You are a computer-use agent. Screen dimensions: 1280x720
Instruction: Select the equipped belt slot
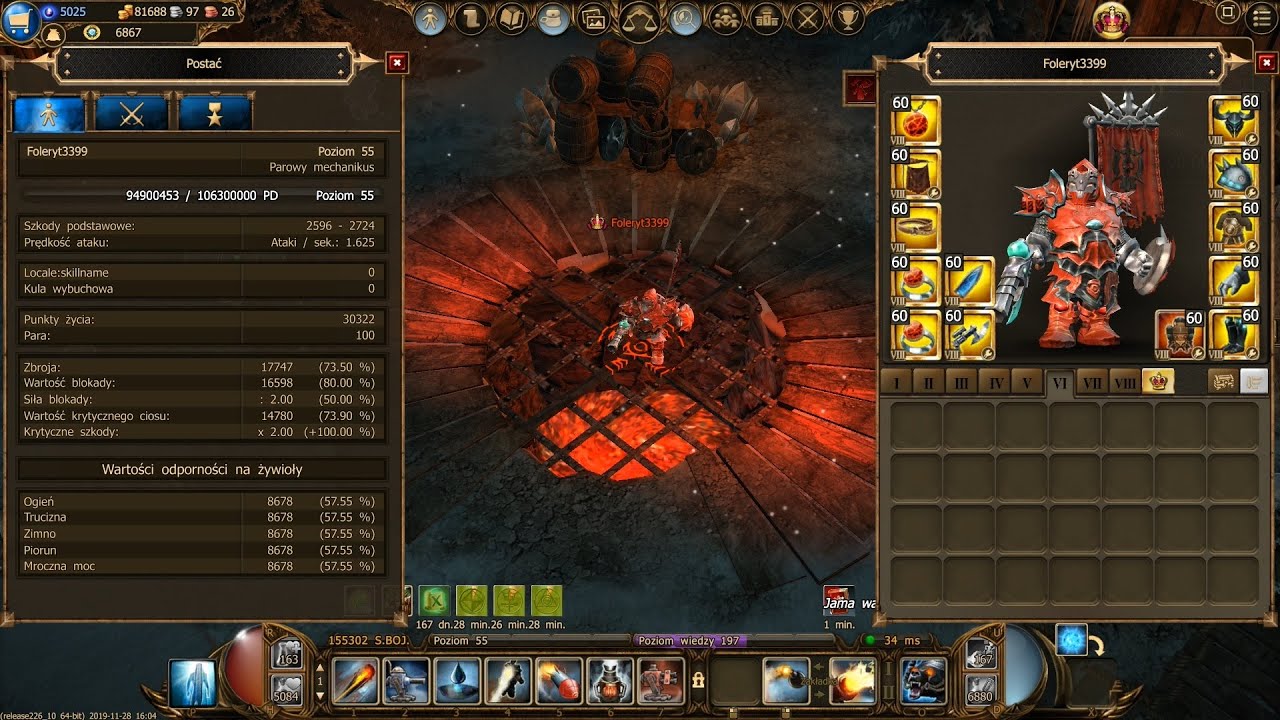(916, 228)
